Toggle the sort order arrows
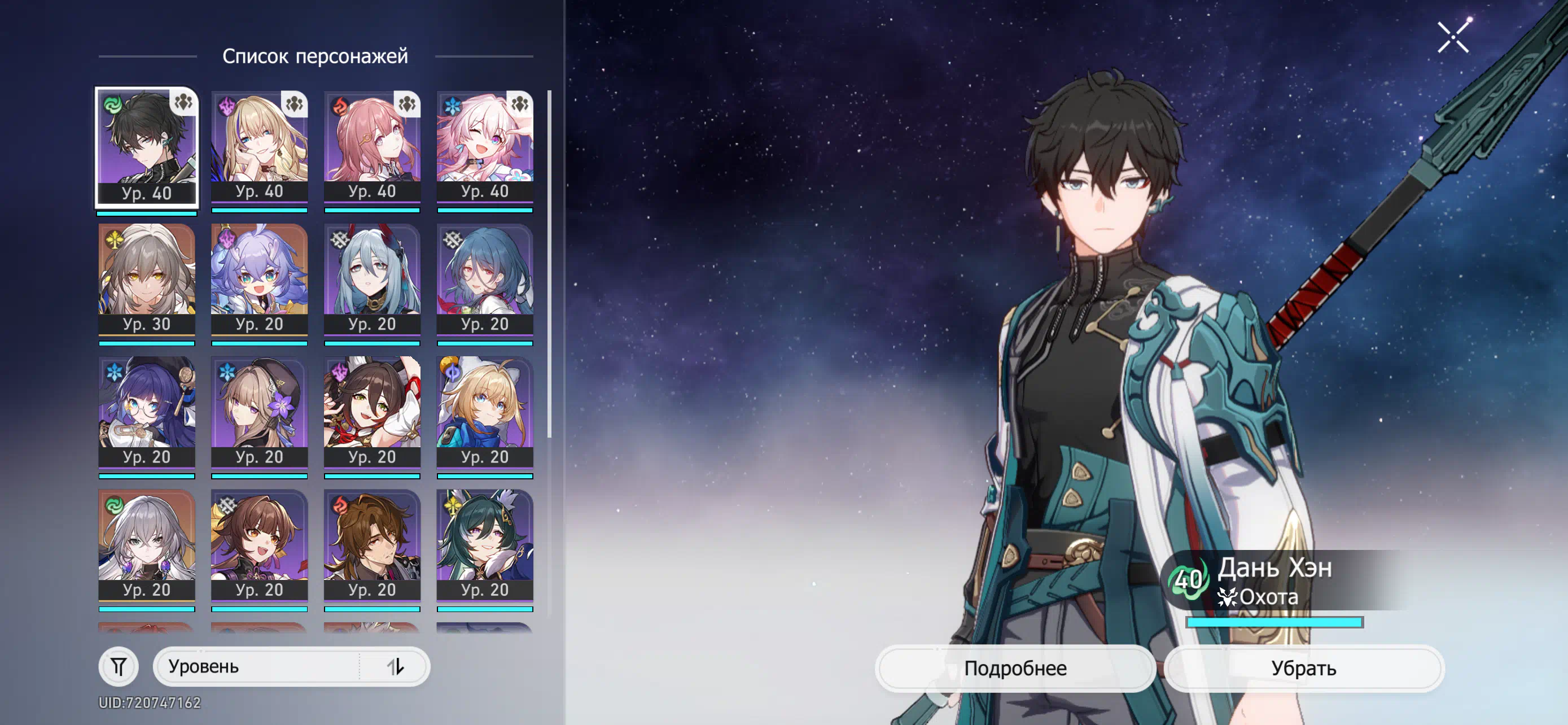This screenshot has height=725, width=1568. 396,667
